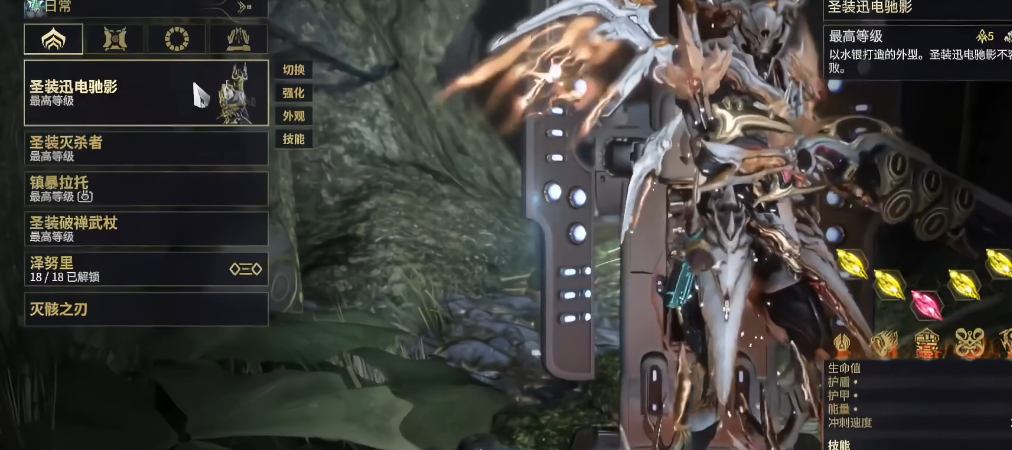Select the 圣装迅电驰影 warframe slot

(x=146, y=92)
